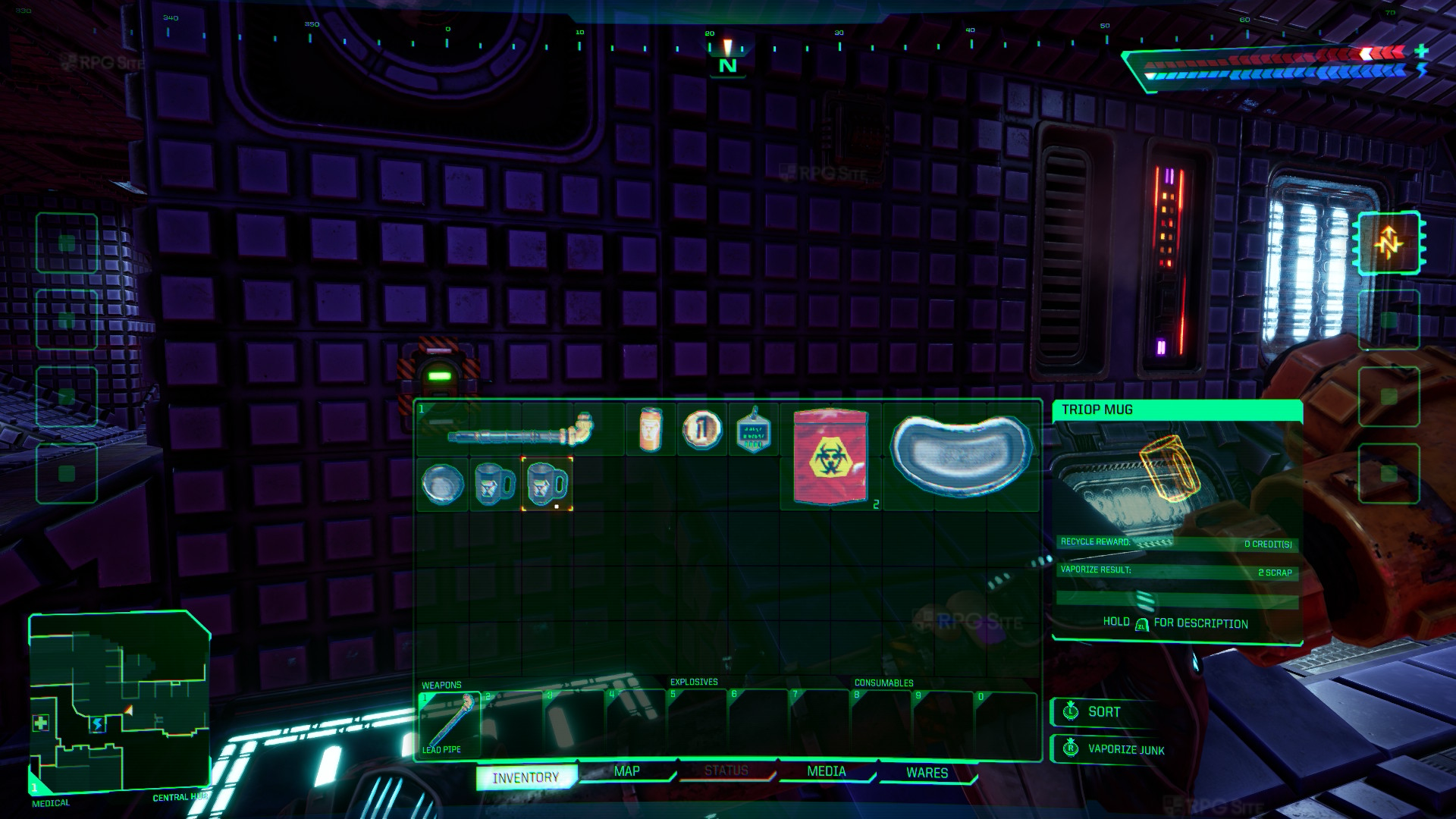Click the SORT button
Image resolution: width=1456 pixels, height=819 pixels.
tap(1103, 712)
